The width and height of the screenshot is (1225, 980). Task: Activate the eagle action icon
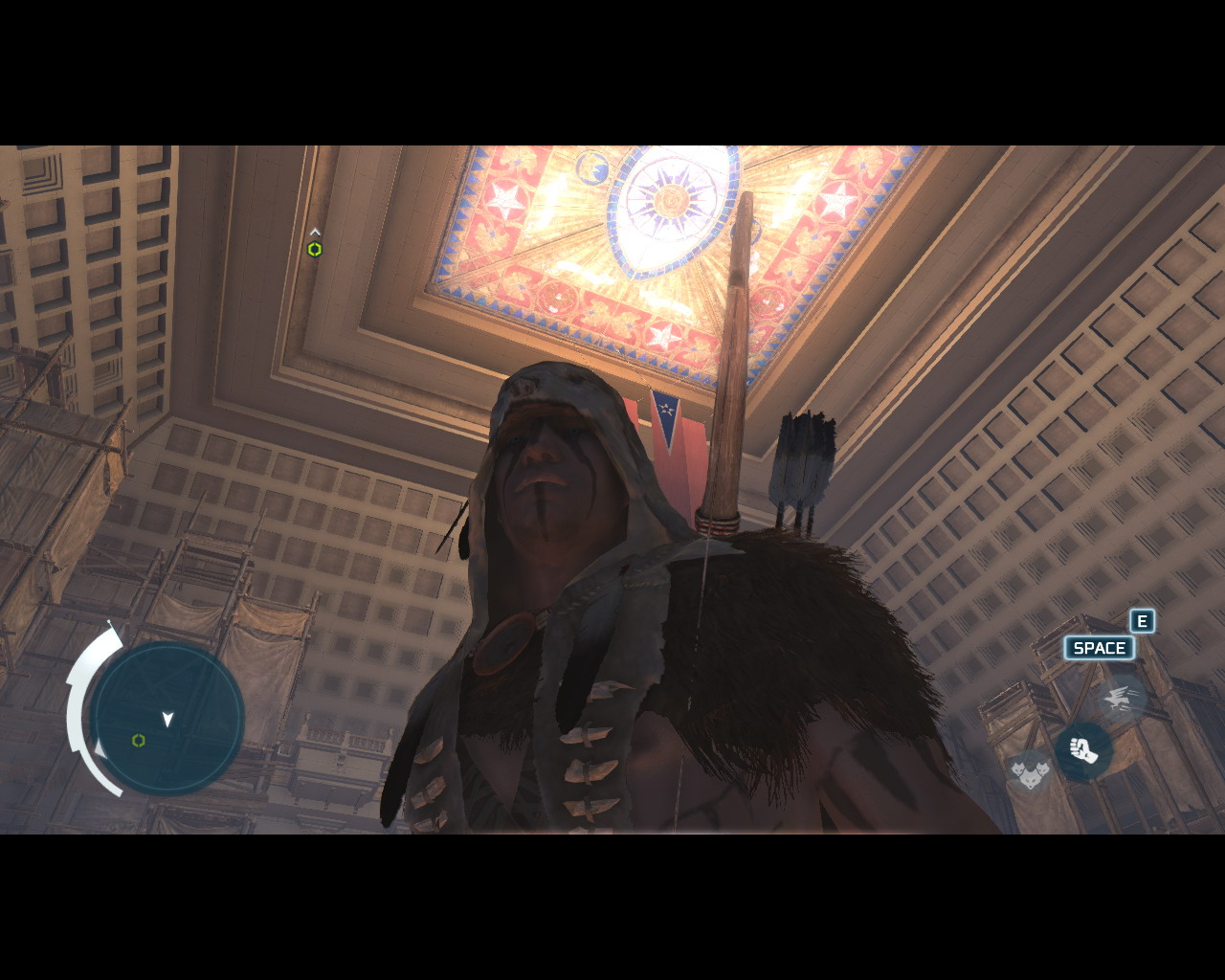[1118, 700]
